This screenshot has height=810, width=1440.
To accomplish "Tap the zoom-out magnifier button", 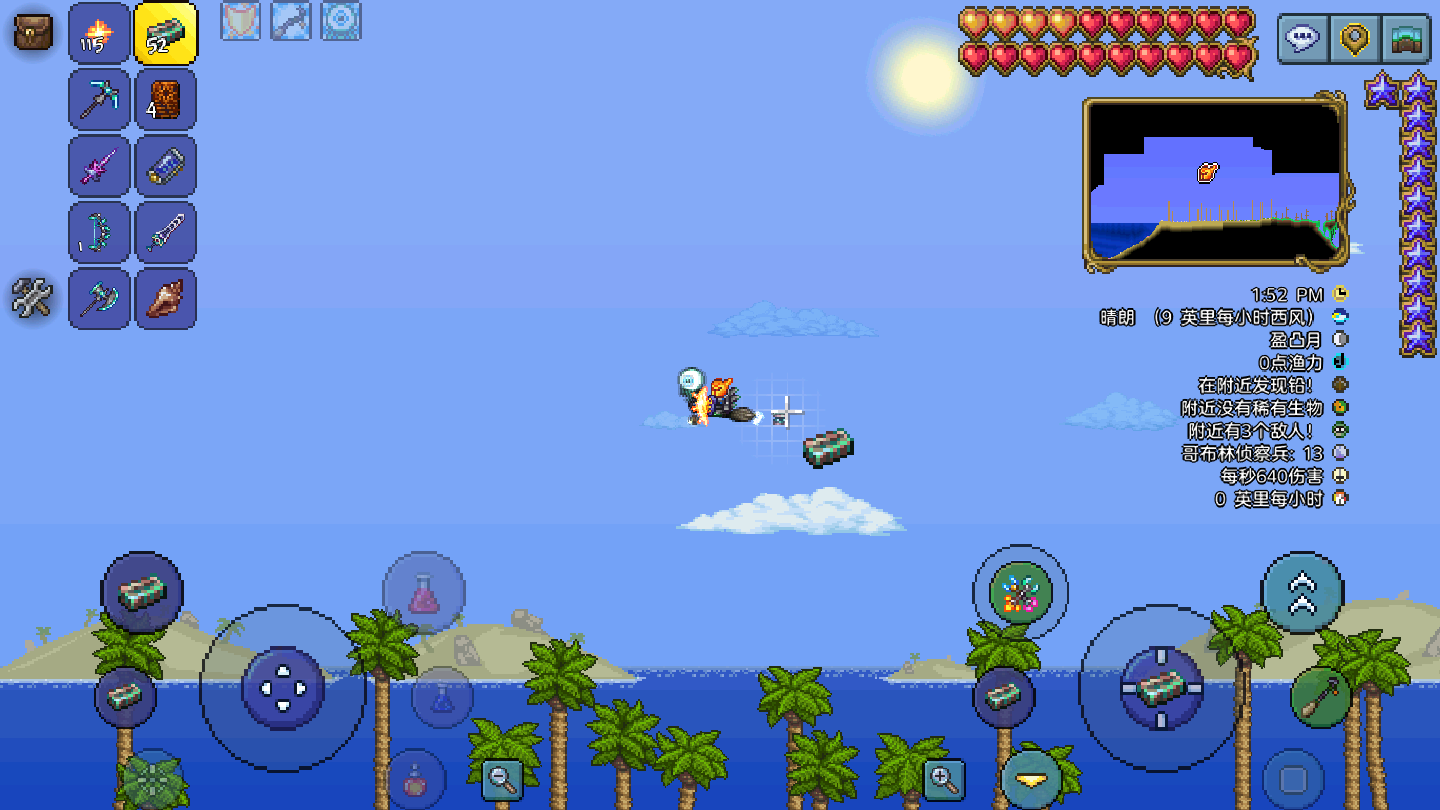I will (x=502, y=779).
